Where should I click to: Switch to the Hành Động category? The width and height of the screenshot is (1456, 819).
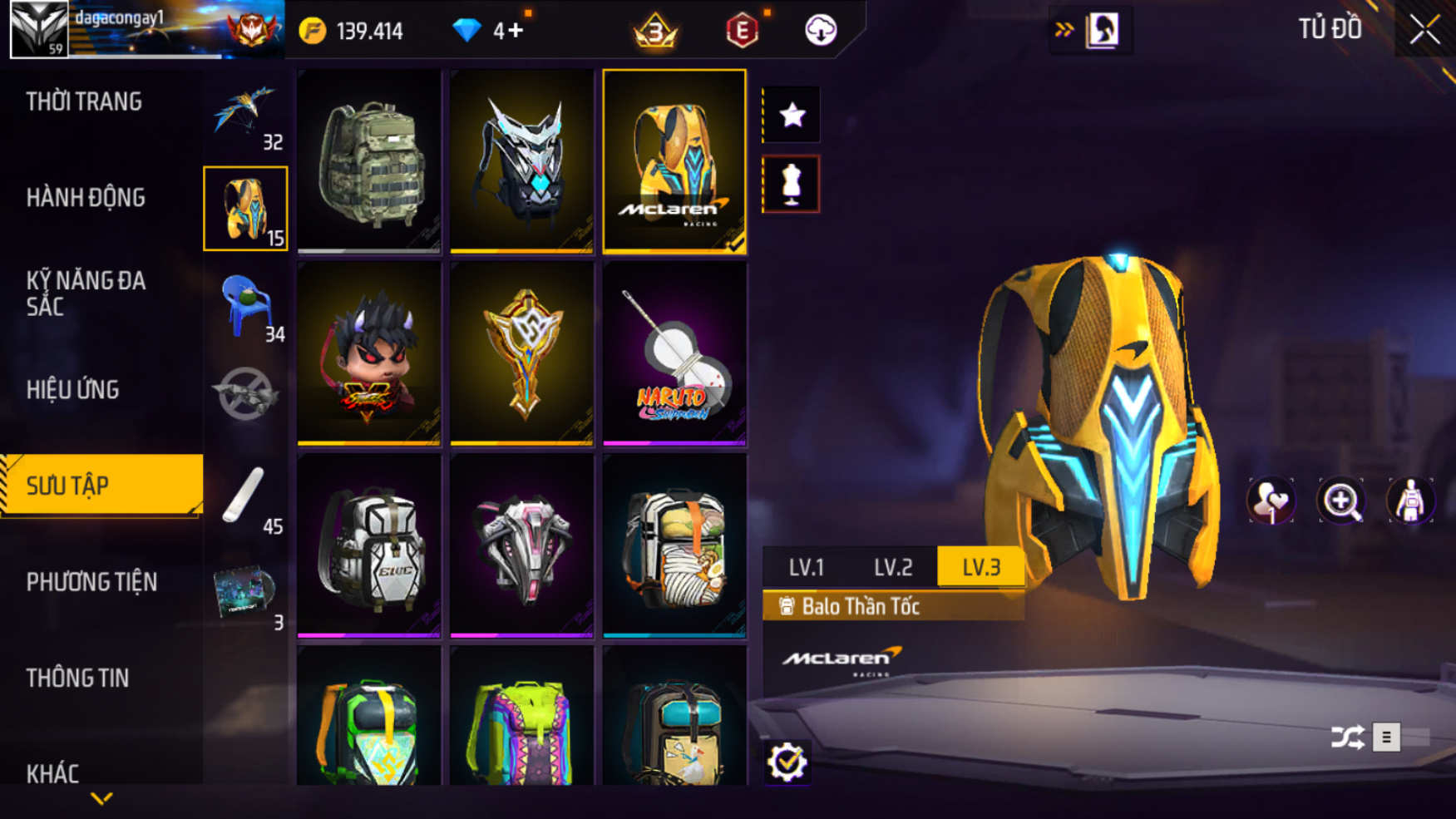86,198
